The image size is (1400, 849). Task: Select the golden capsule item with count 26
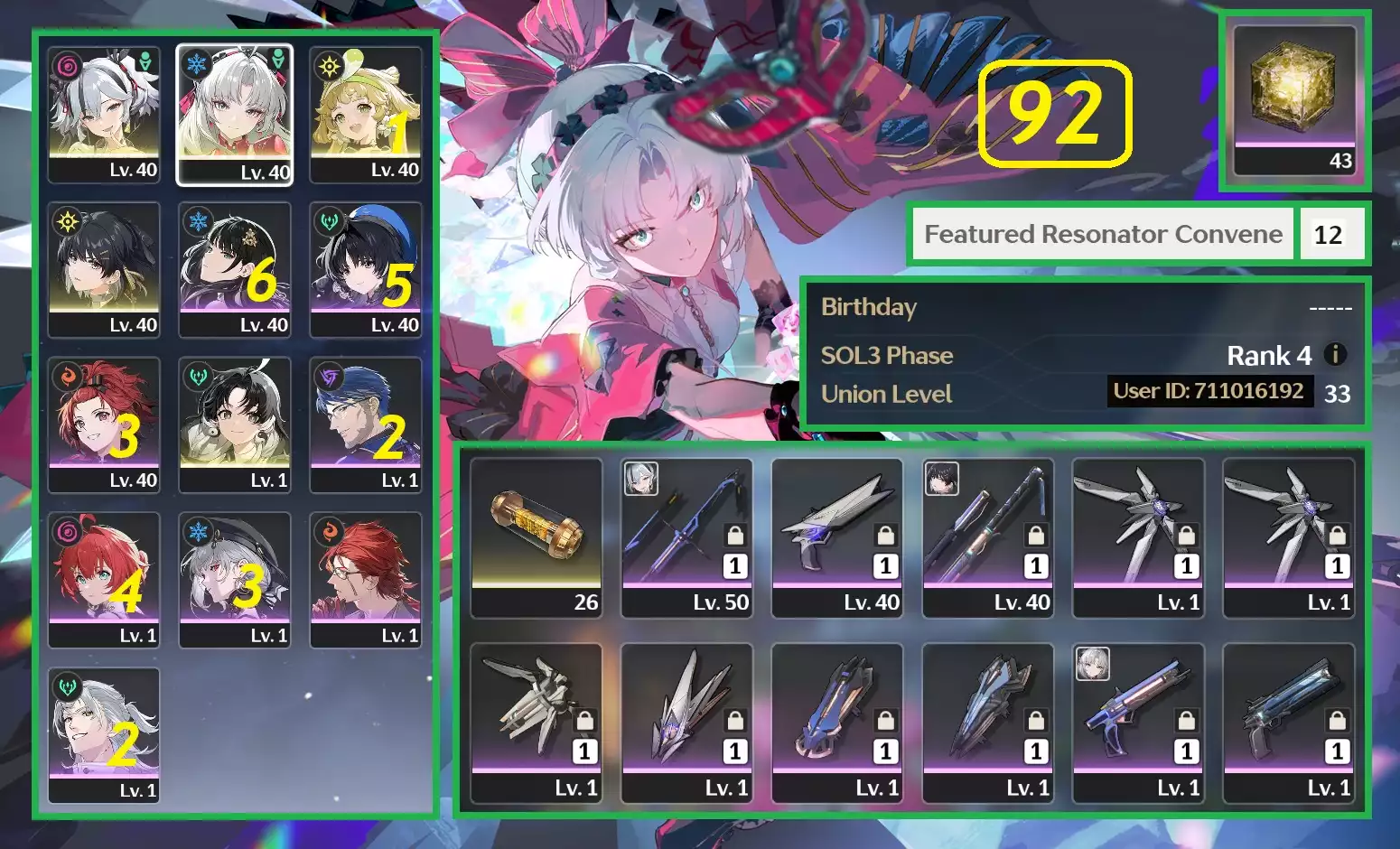click(x=537, y=538)
